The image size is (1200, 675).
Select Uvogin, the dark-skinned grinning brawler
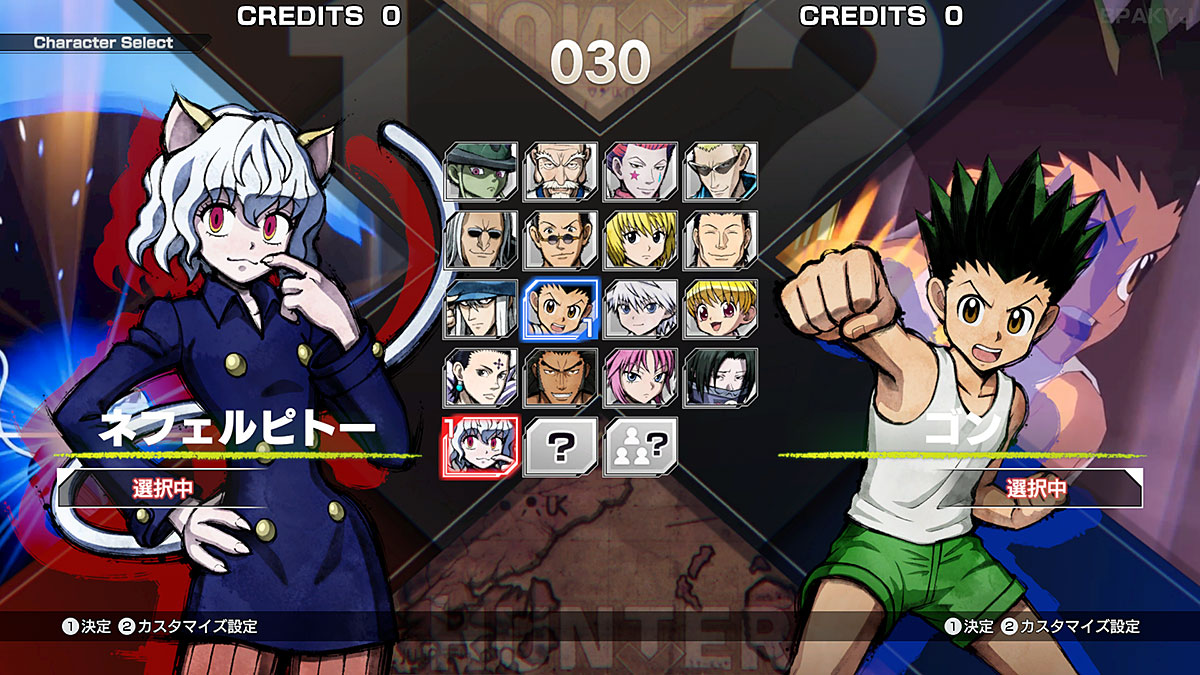pos(561,377)
